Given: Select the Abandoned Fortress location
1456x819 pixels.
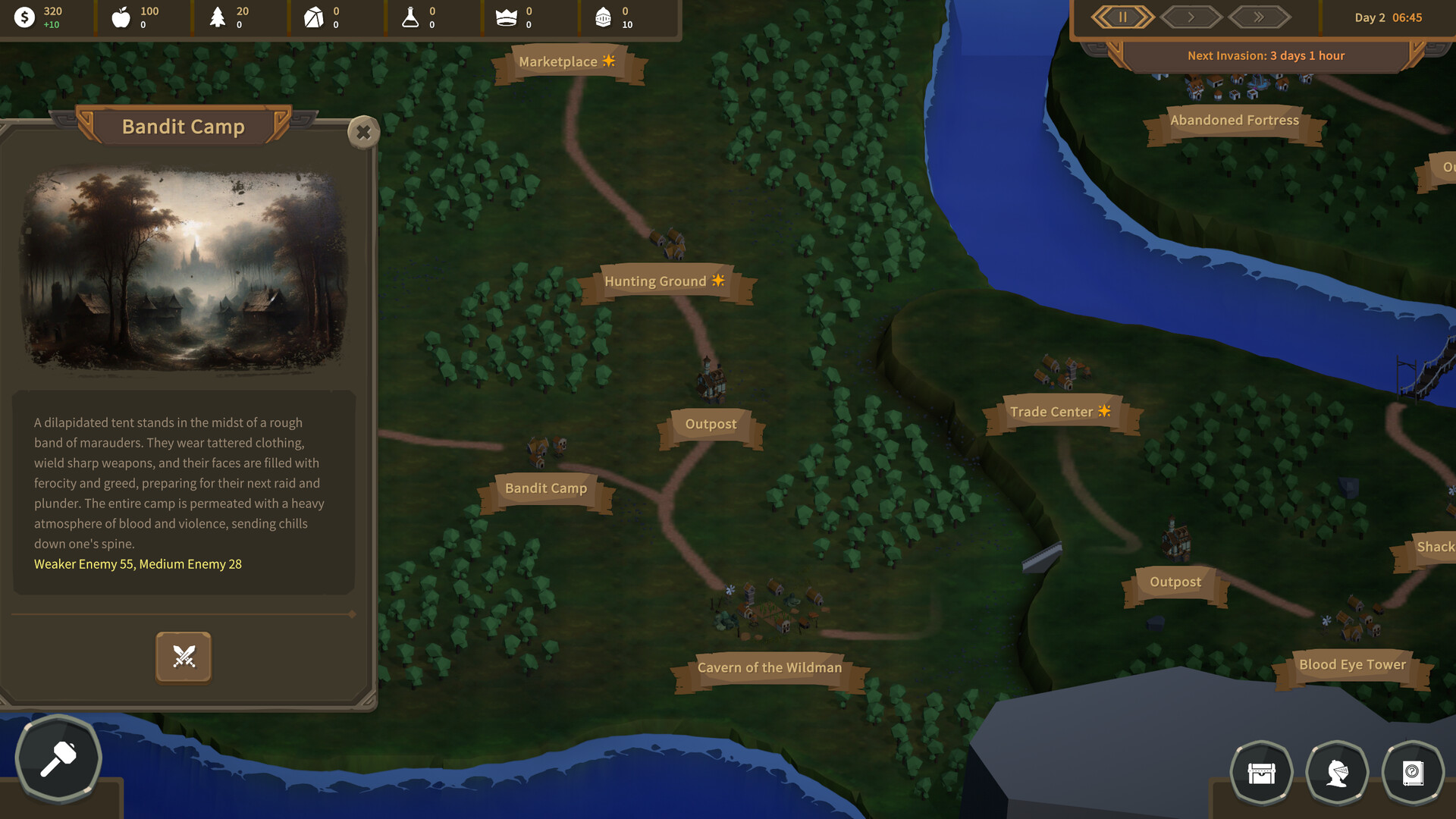Looking at the screenshot, I should (x=1234, y=121).
